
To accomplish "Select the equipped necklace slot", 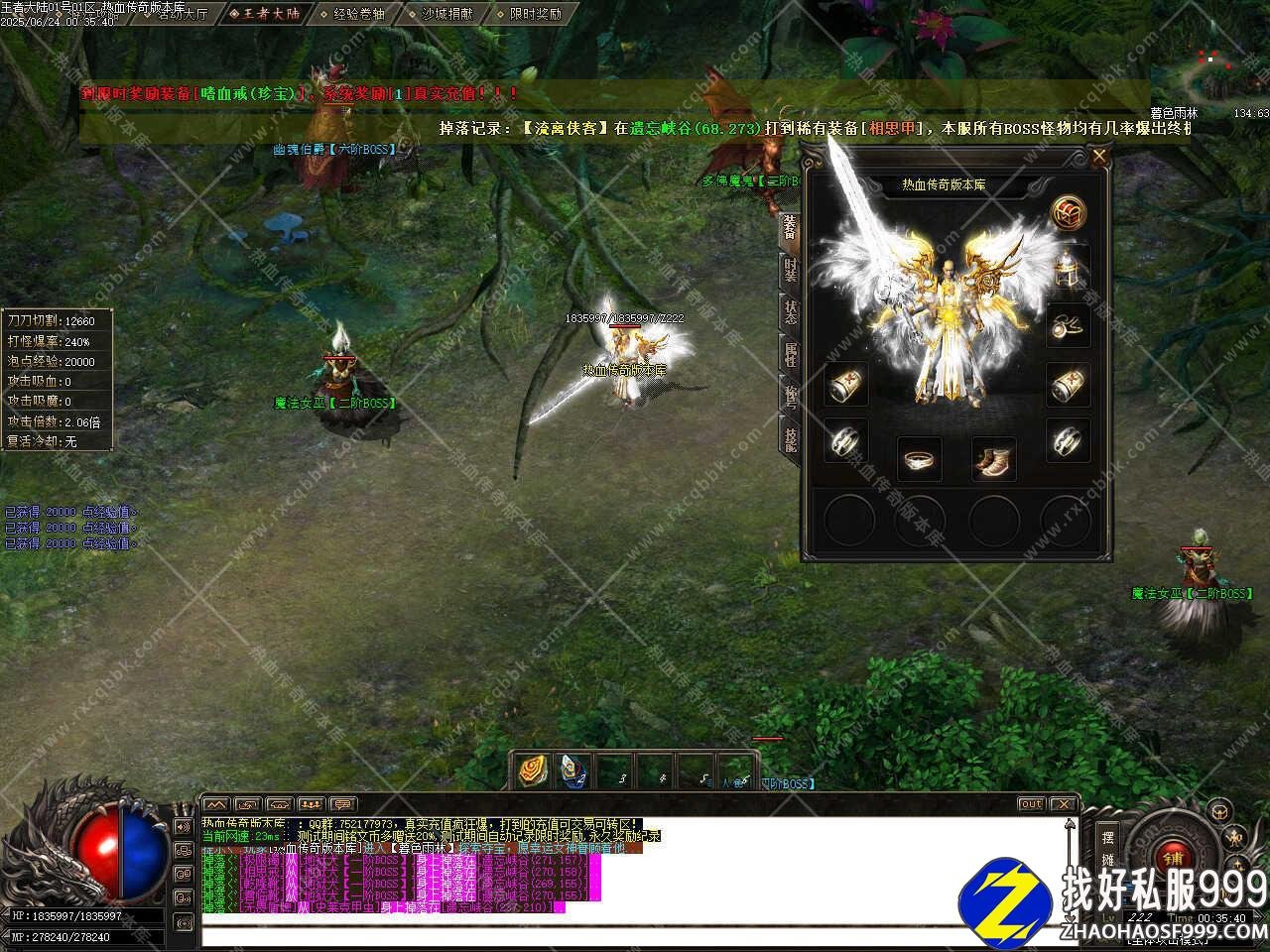I will [1069, 325].
